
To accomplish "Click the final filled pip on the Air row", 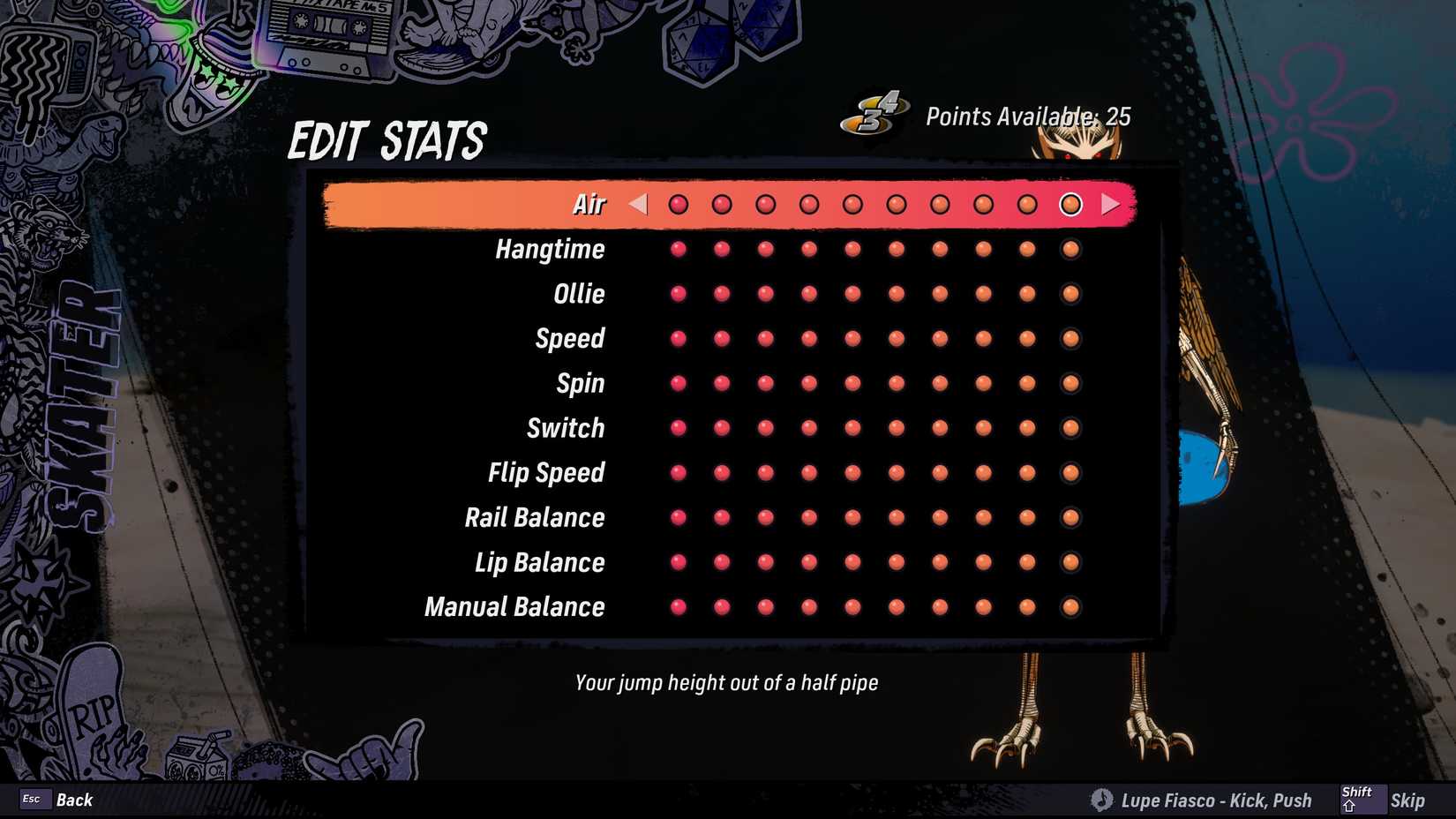I will pos(1070,204).
